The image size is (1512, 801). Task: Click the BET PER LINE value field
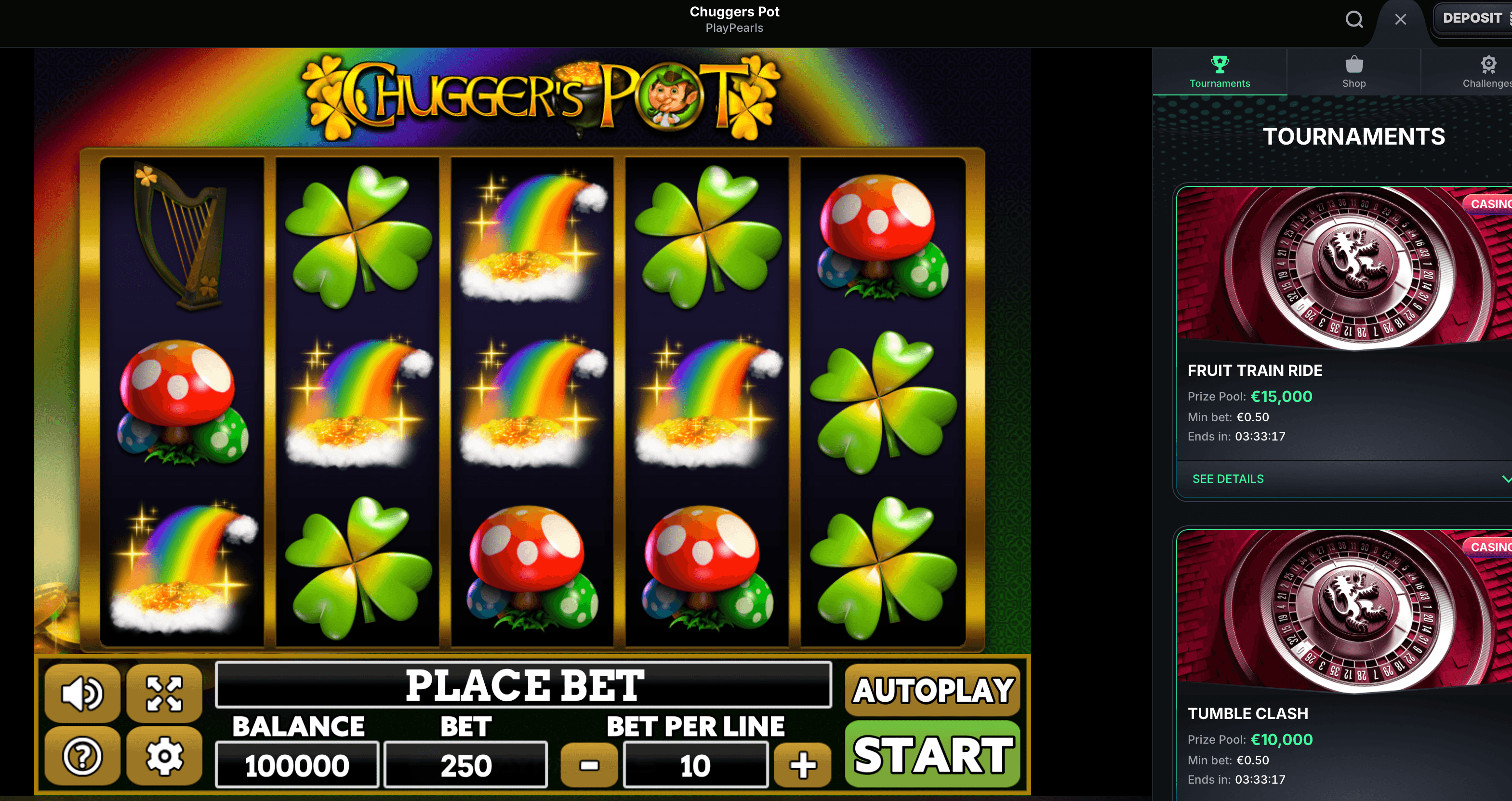[696, 764]
